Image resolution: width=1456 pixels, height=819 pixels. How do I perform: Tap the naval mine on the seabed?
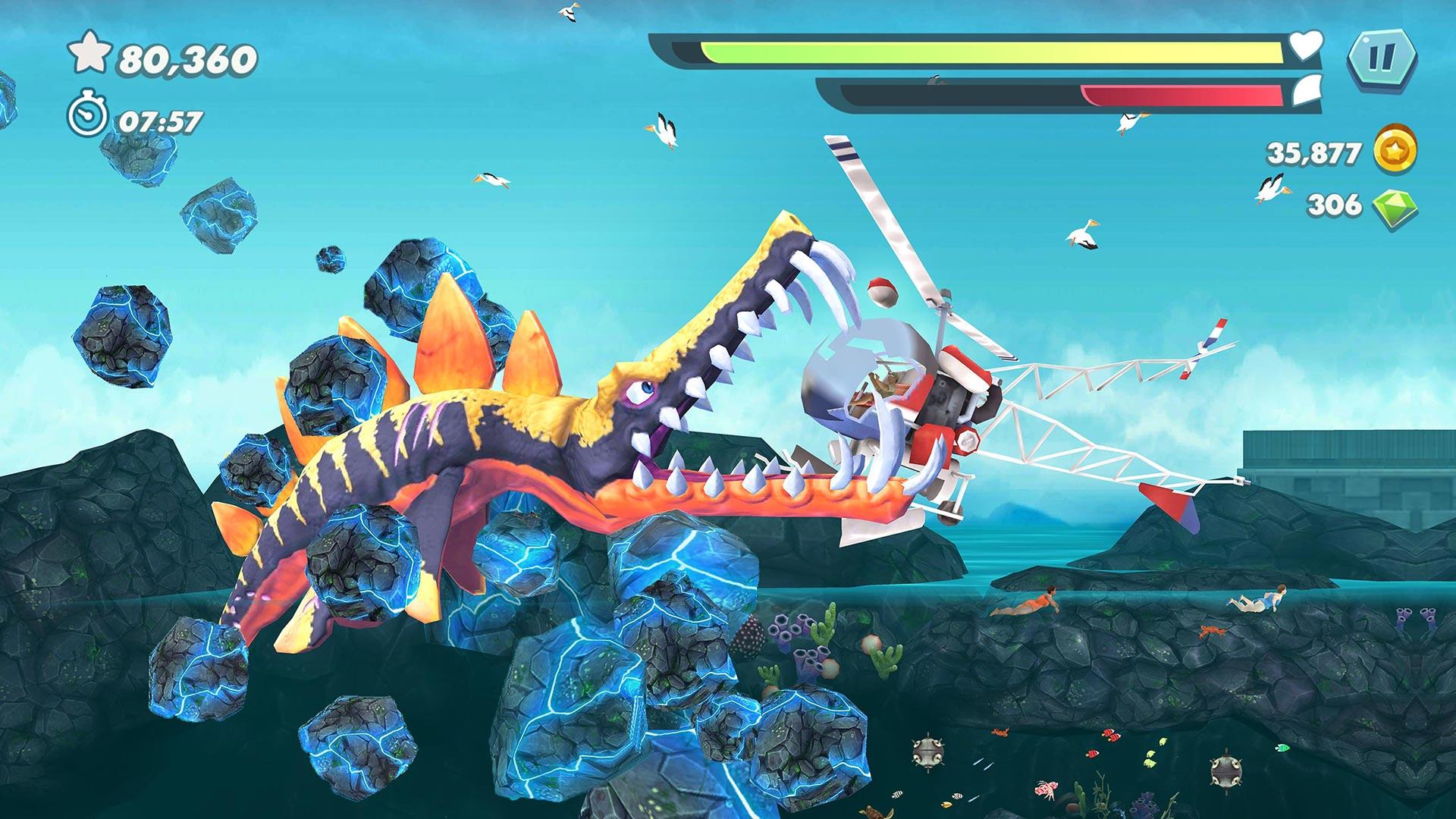pos(928,752)
